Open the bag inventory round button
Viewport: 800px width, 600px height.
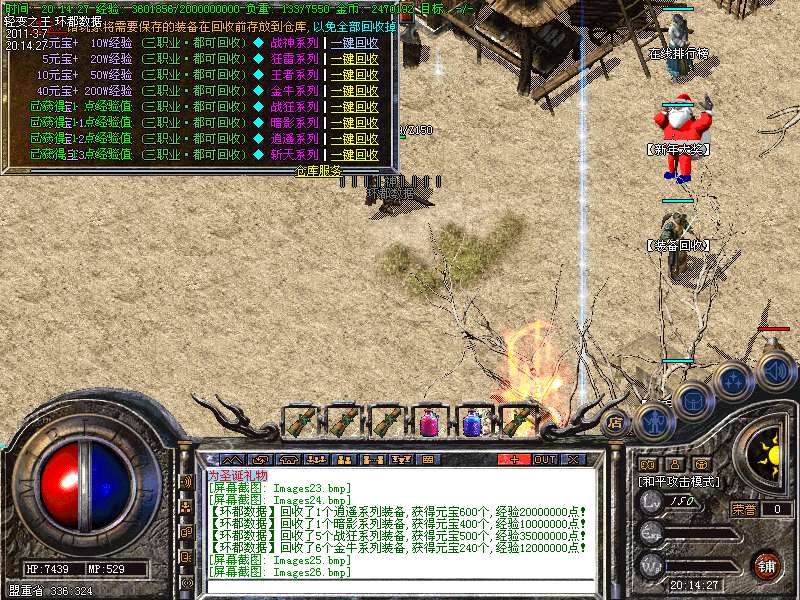(692, 400)
